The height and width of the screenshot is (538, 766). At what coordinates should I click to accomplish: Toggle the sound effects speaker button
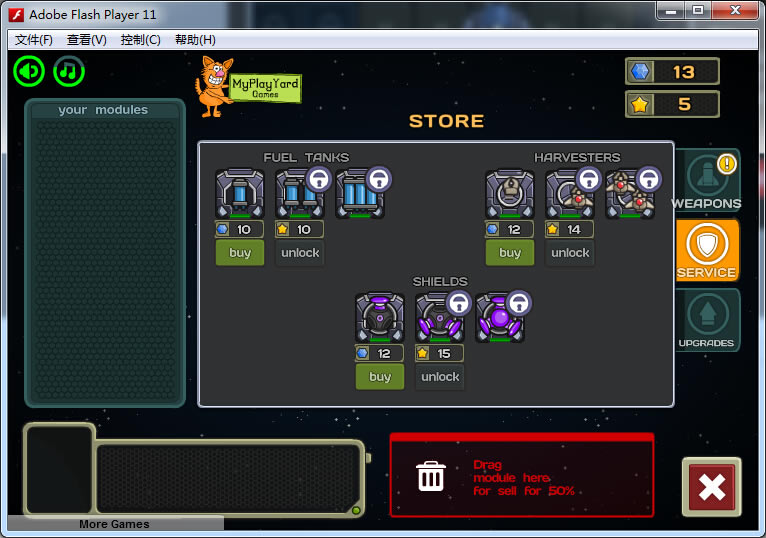coord(29,71)
